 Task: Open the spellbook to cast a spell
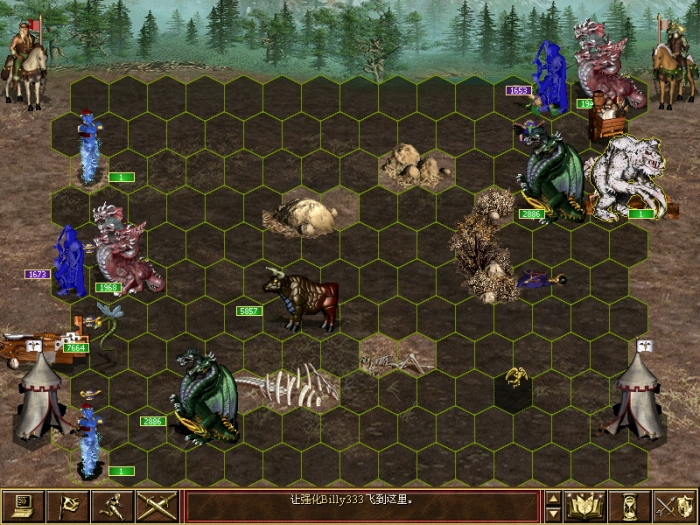585,506
